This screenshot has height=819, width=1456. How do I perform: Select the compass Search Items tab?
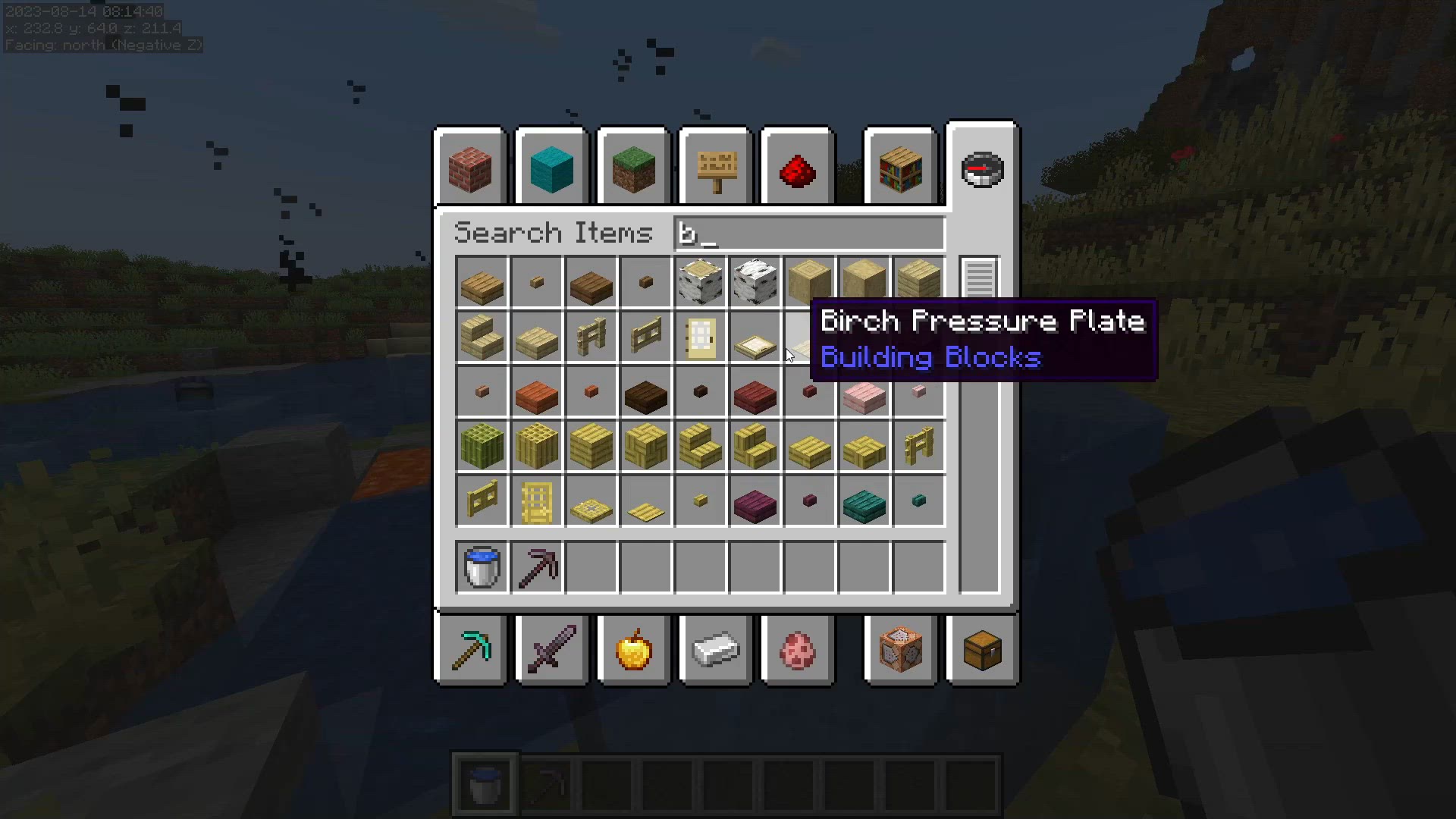983,167
